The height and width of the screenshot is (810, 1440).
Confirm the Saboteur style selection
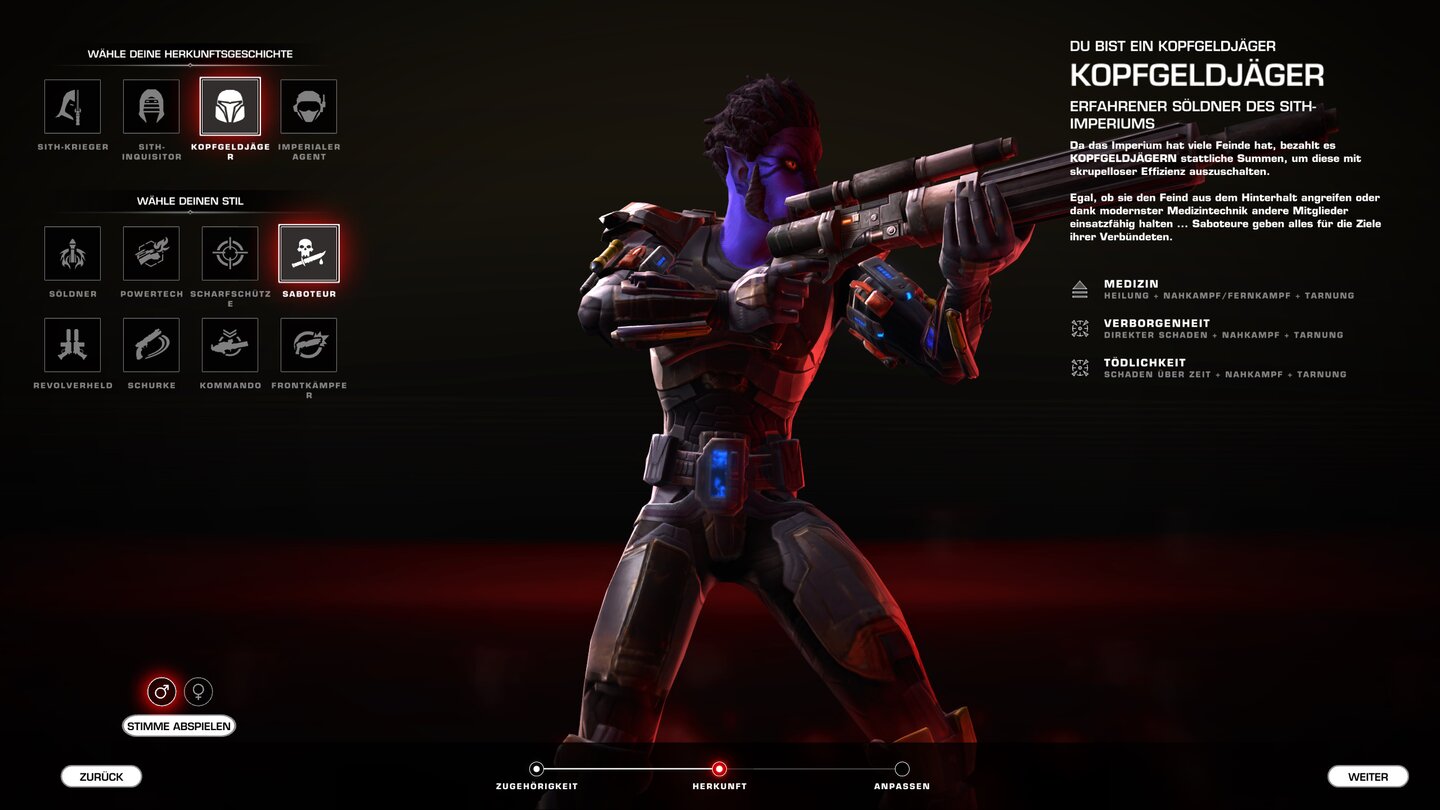click(x=309, y=255)
